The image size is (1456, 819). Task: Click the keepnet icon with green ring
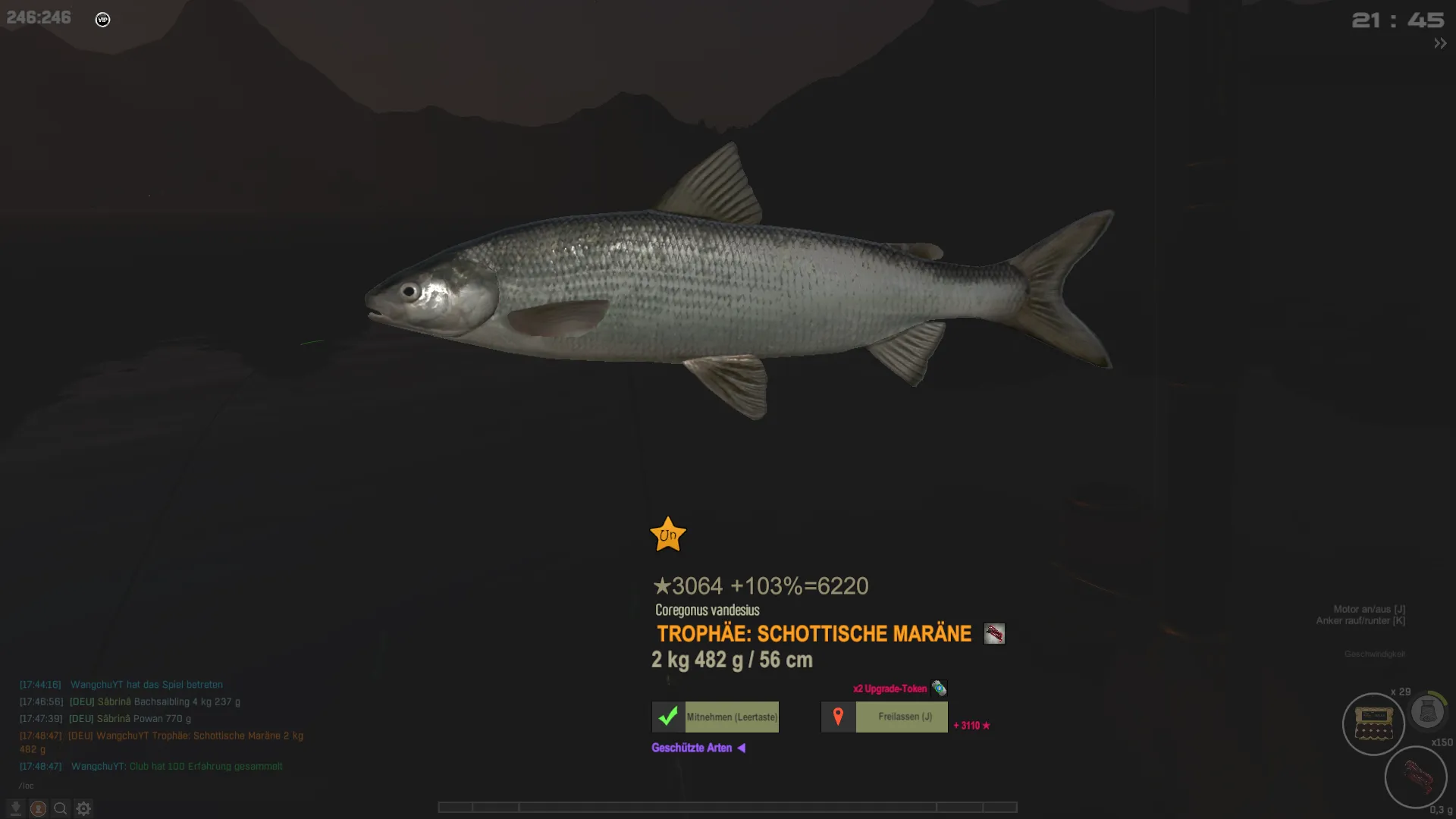[1428, 711]
